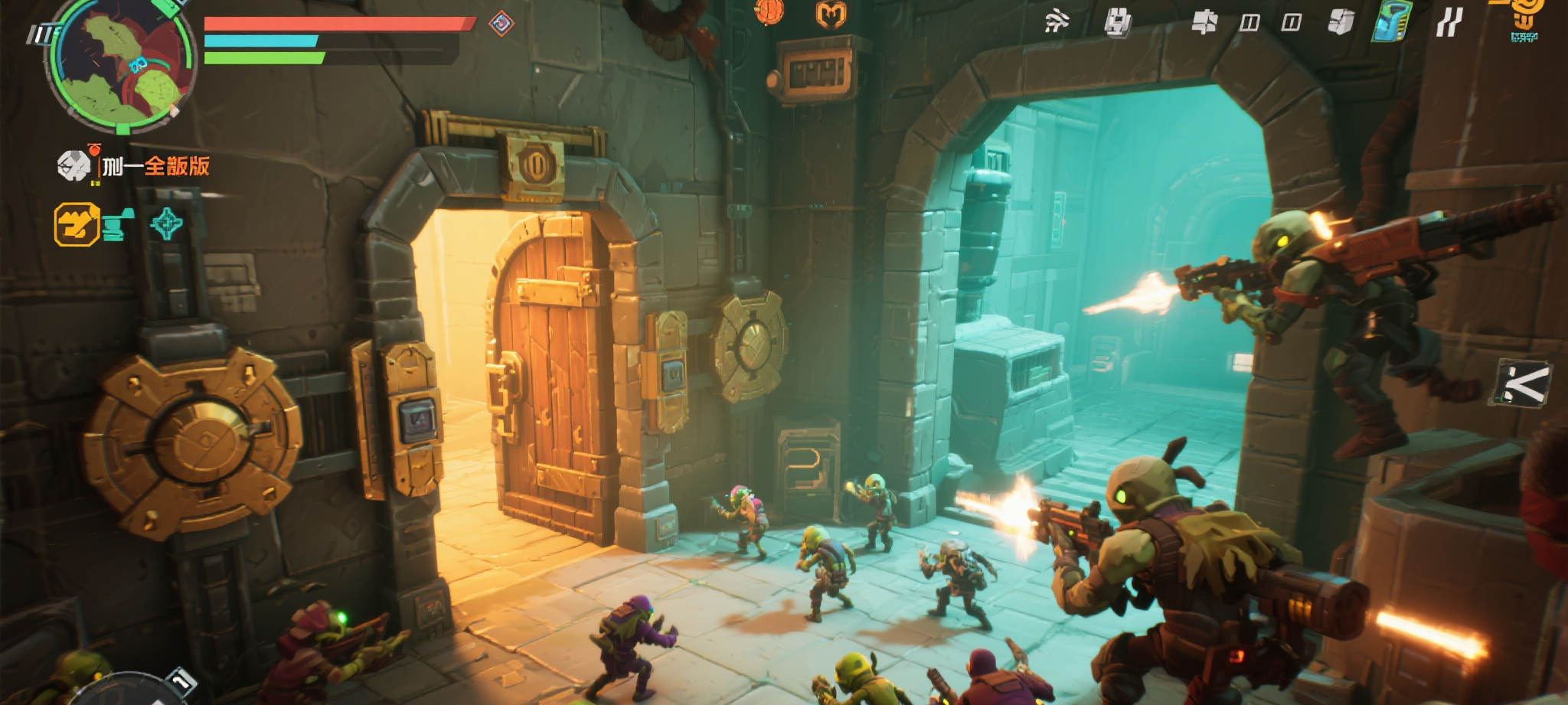This screenshot has width=1568, height=705.
Task: Click the diamond icon beside the red bar
Action: (x=501, y=23)
